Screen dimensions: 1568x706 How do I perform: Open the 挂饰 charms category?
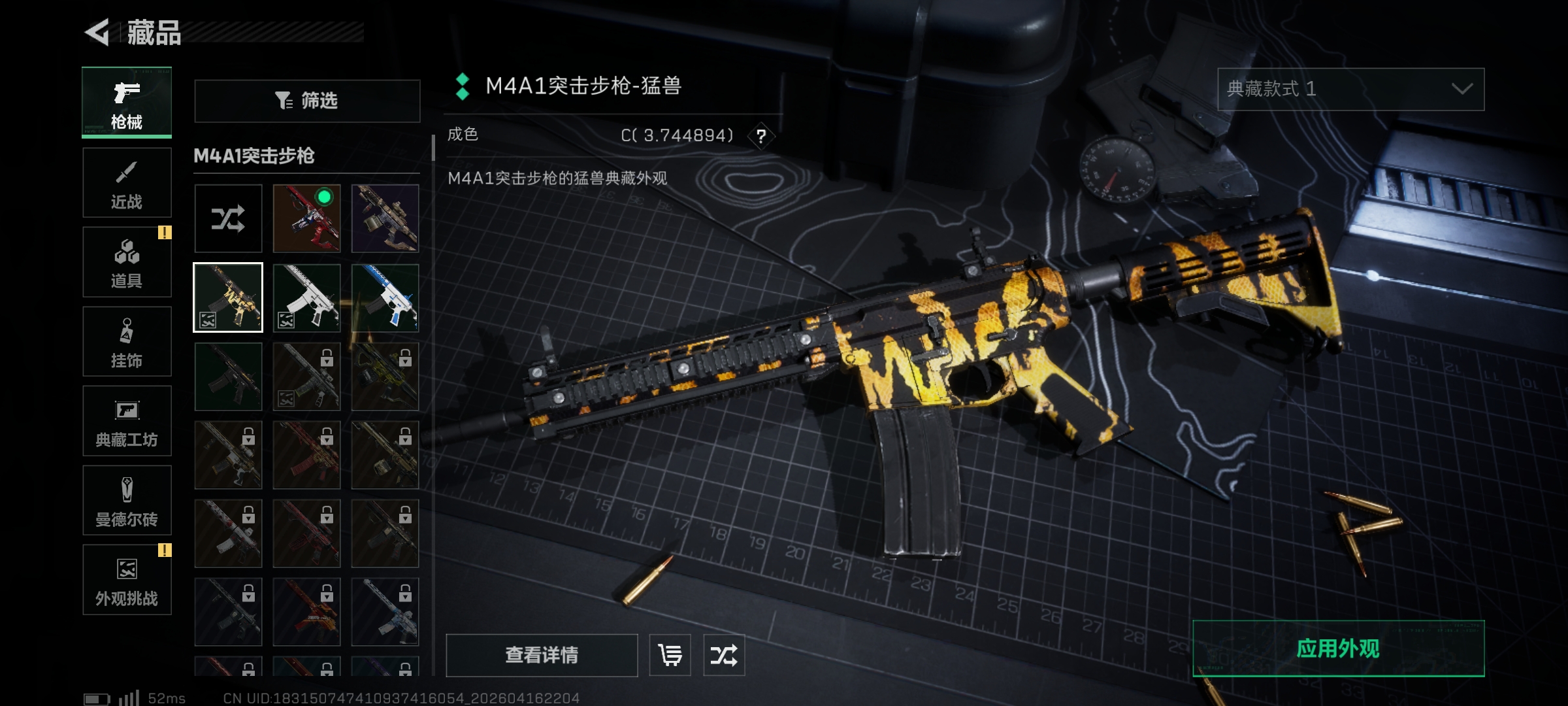127,342
